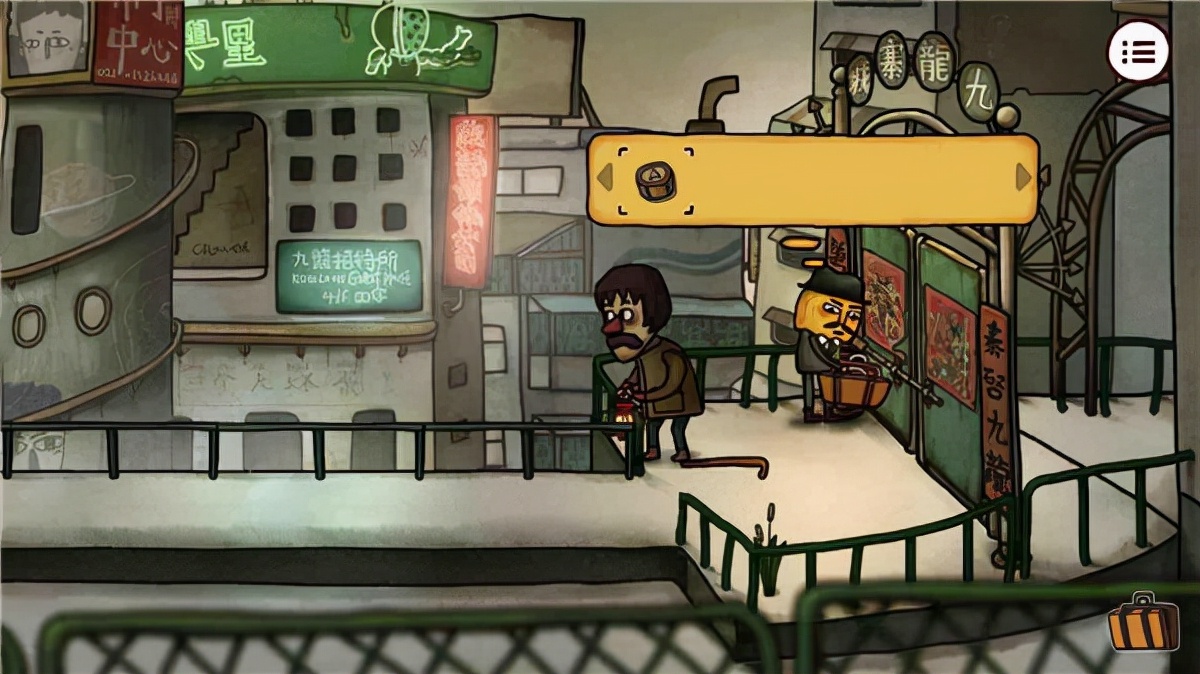Click the inventory bar's left arrow
Image resolution: width=1200 pixels, height=674 pixels.
click(604, 178)
